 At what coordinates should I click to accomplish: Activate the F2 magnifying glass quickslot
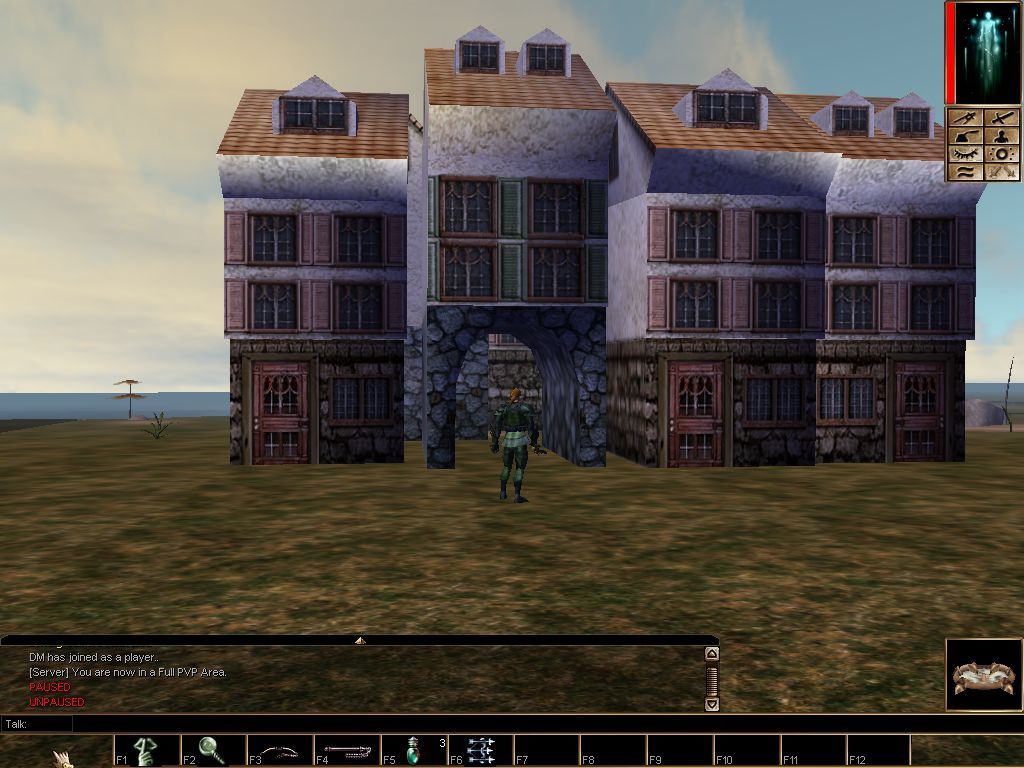(x=213, y=750)
